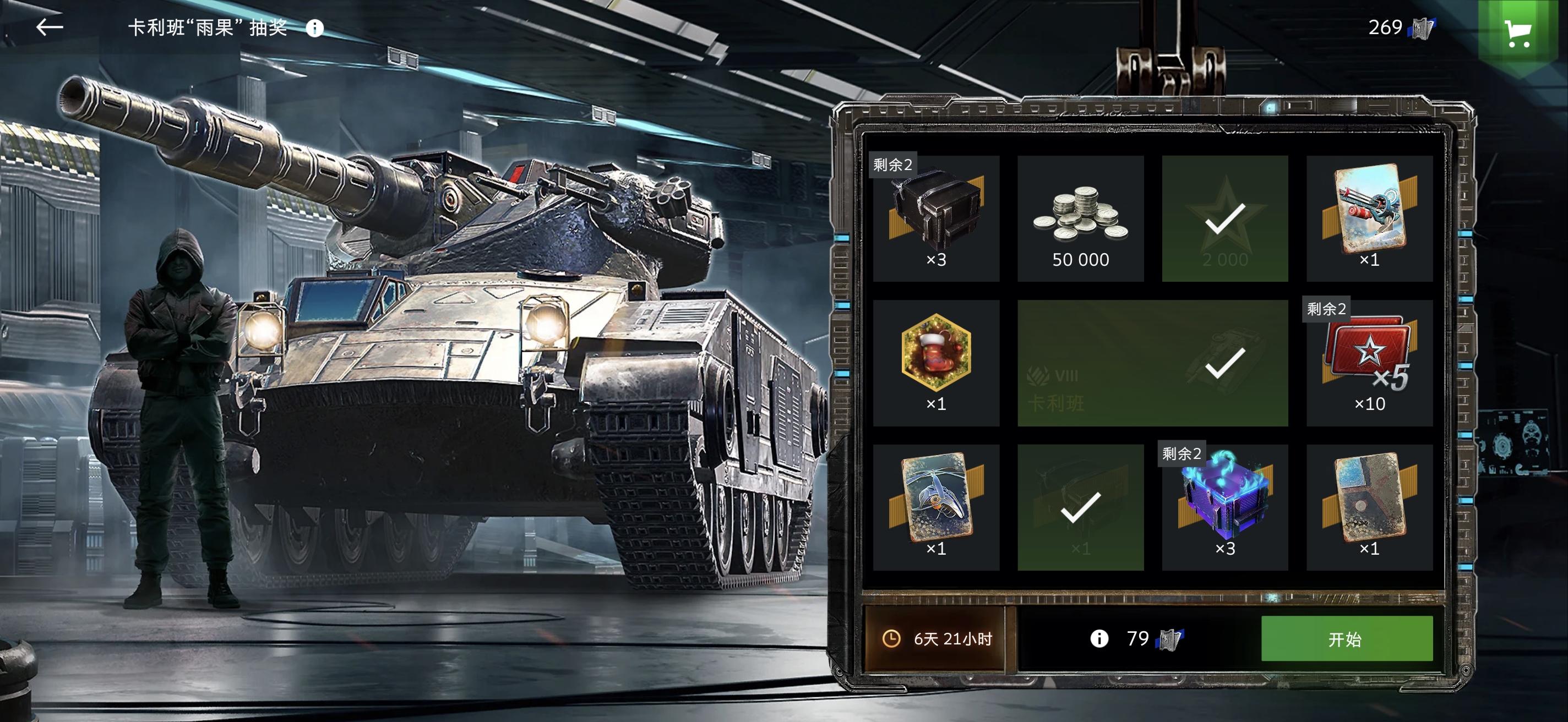View the claimed 卡利班 tier VIII tank prize
The image size is (1568, 722).
pyautogui.click(x=1152, y=363)
